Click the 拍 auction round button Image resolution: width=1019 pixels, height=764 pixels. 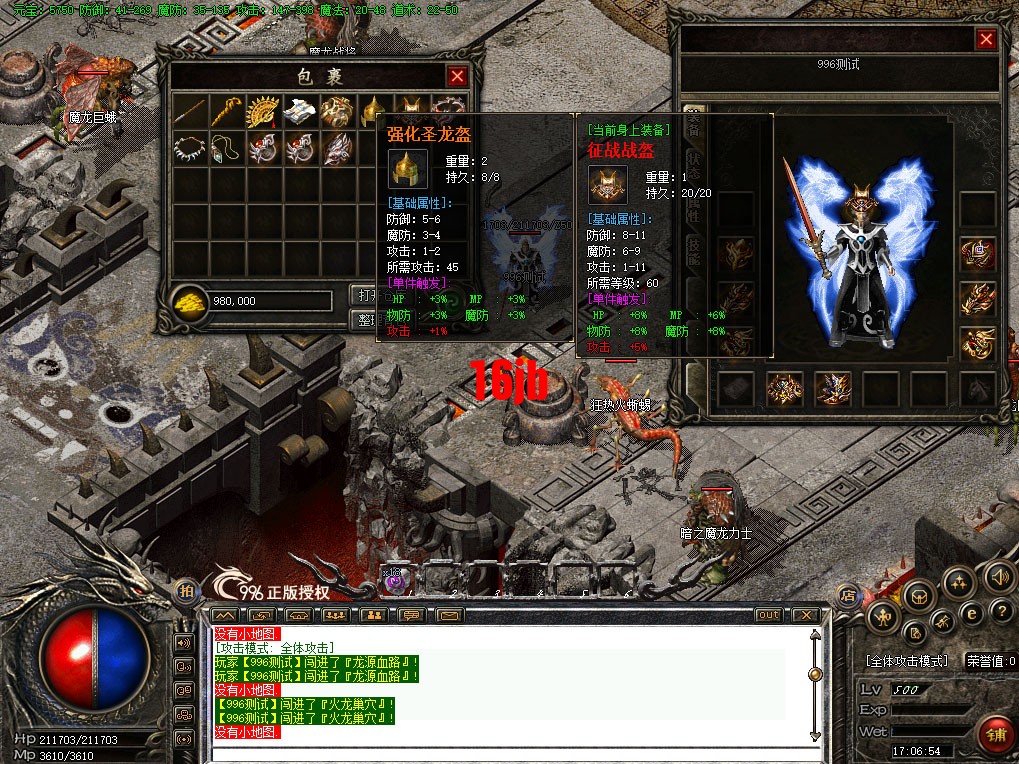(186, 591)
